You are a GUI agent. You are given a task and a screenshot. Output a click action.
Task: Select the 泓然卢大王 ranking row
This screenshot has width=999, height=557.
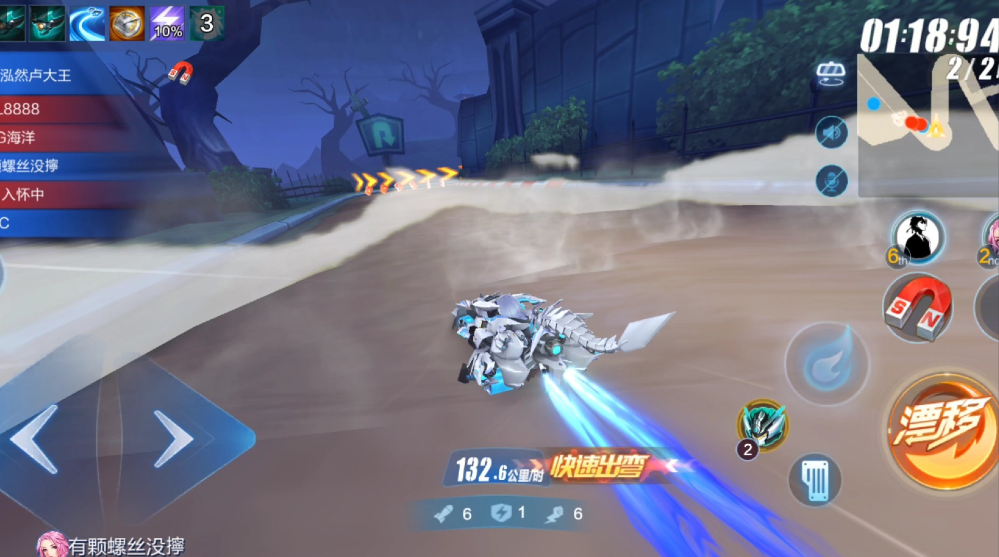[x=60, y=75]
